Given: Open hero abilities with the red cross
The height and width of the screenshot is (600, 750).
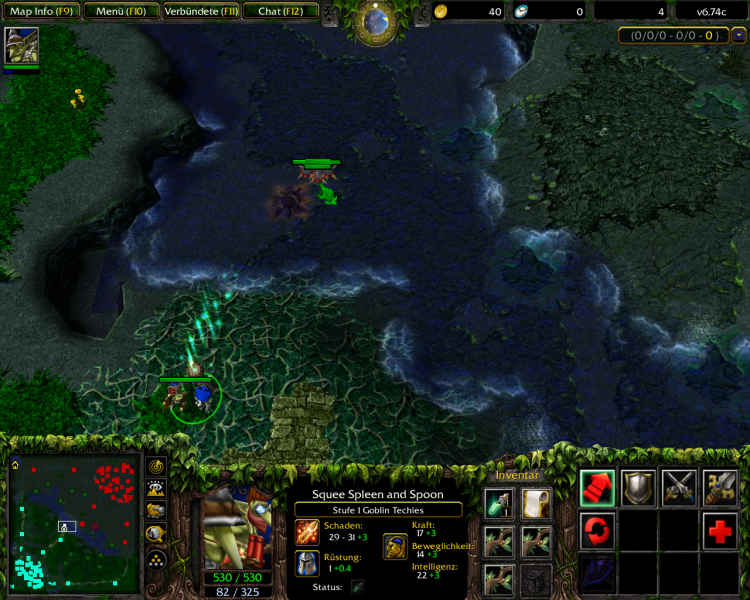Looking at the screenshot, I should [720, 530].
